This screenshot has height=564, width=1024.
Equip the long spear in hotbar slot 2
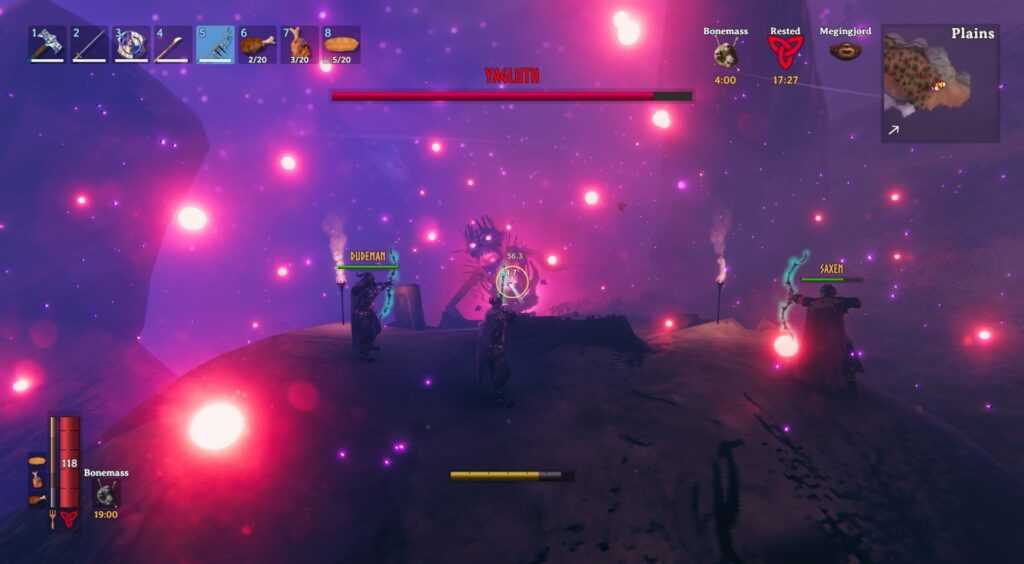(89, 45)
